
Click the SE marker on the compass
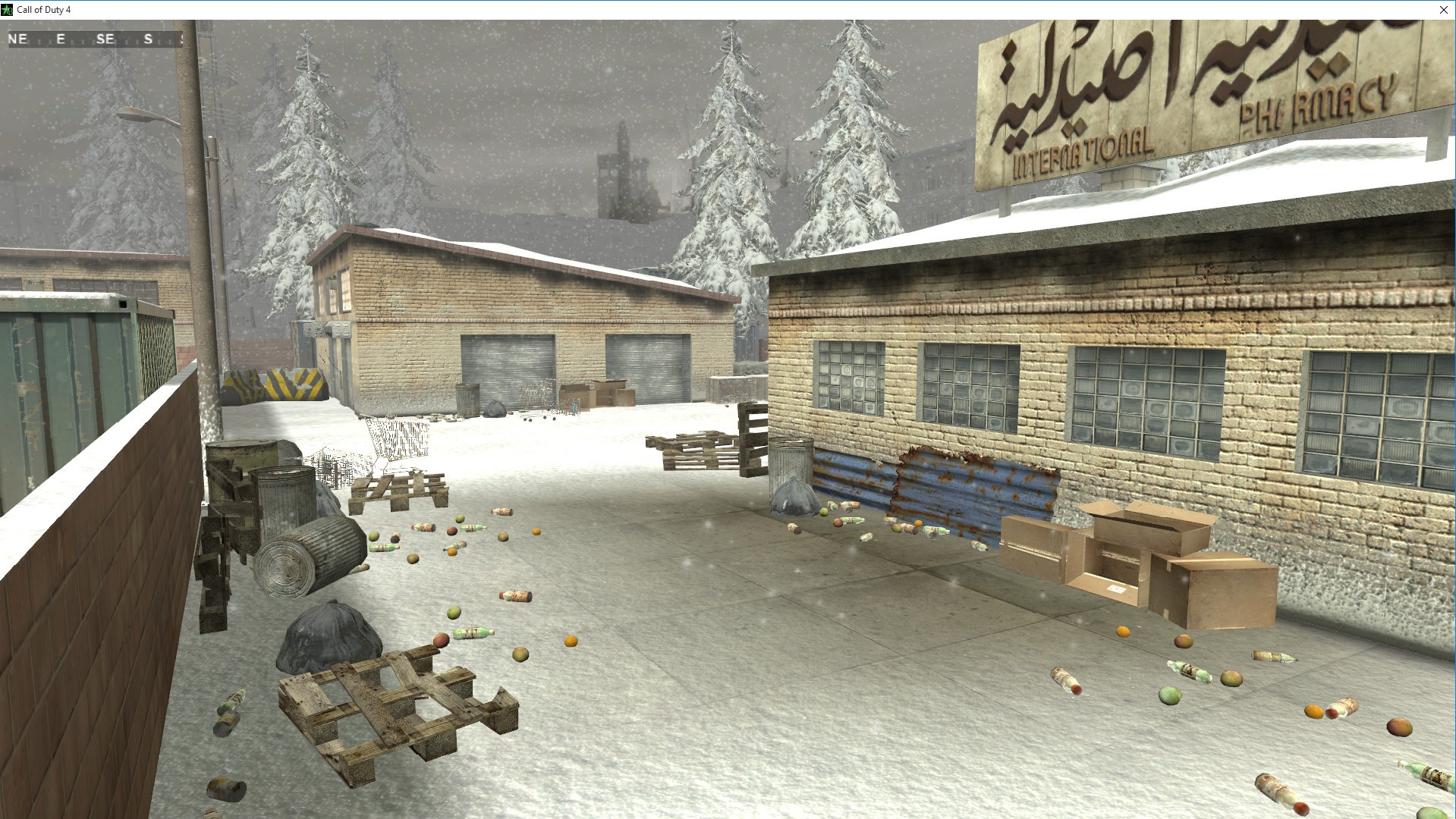pos(106,39)
